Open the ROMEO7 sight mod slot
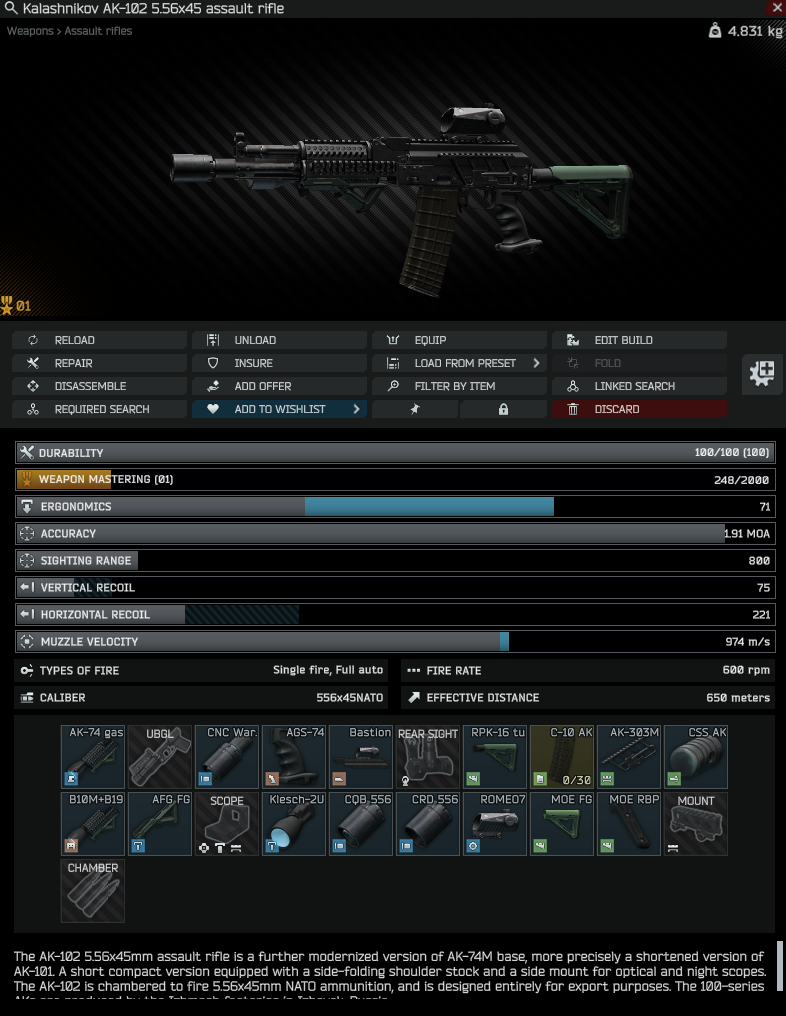This screenshot has height=1016, width=786. click(x=495, y=824)
